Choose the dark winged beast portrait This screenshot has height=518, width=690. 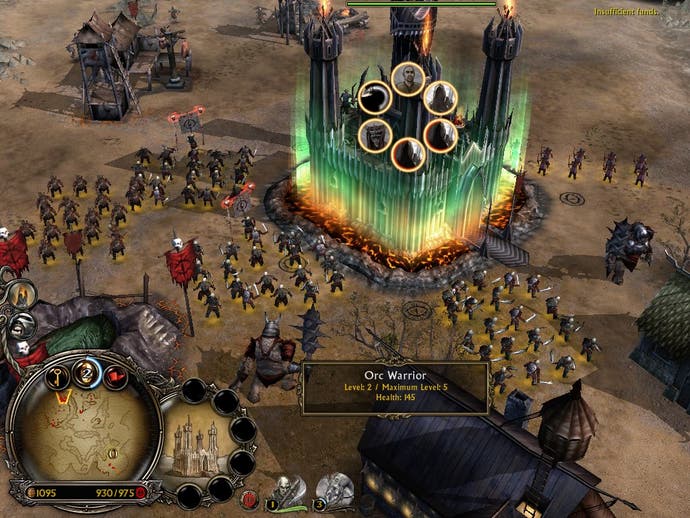point(375,98)
